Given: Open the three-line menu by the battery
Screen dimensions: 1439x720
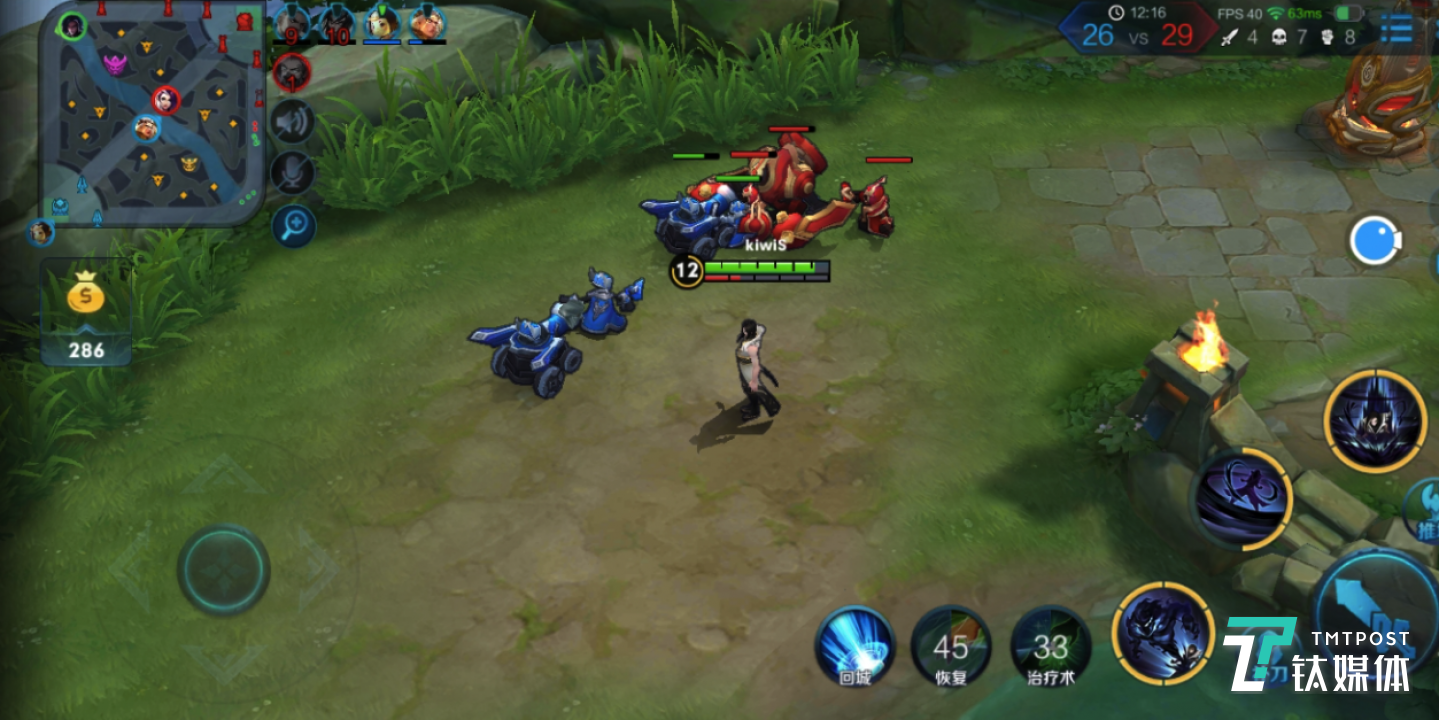Looking at the screenshot, I should 1396,29.
